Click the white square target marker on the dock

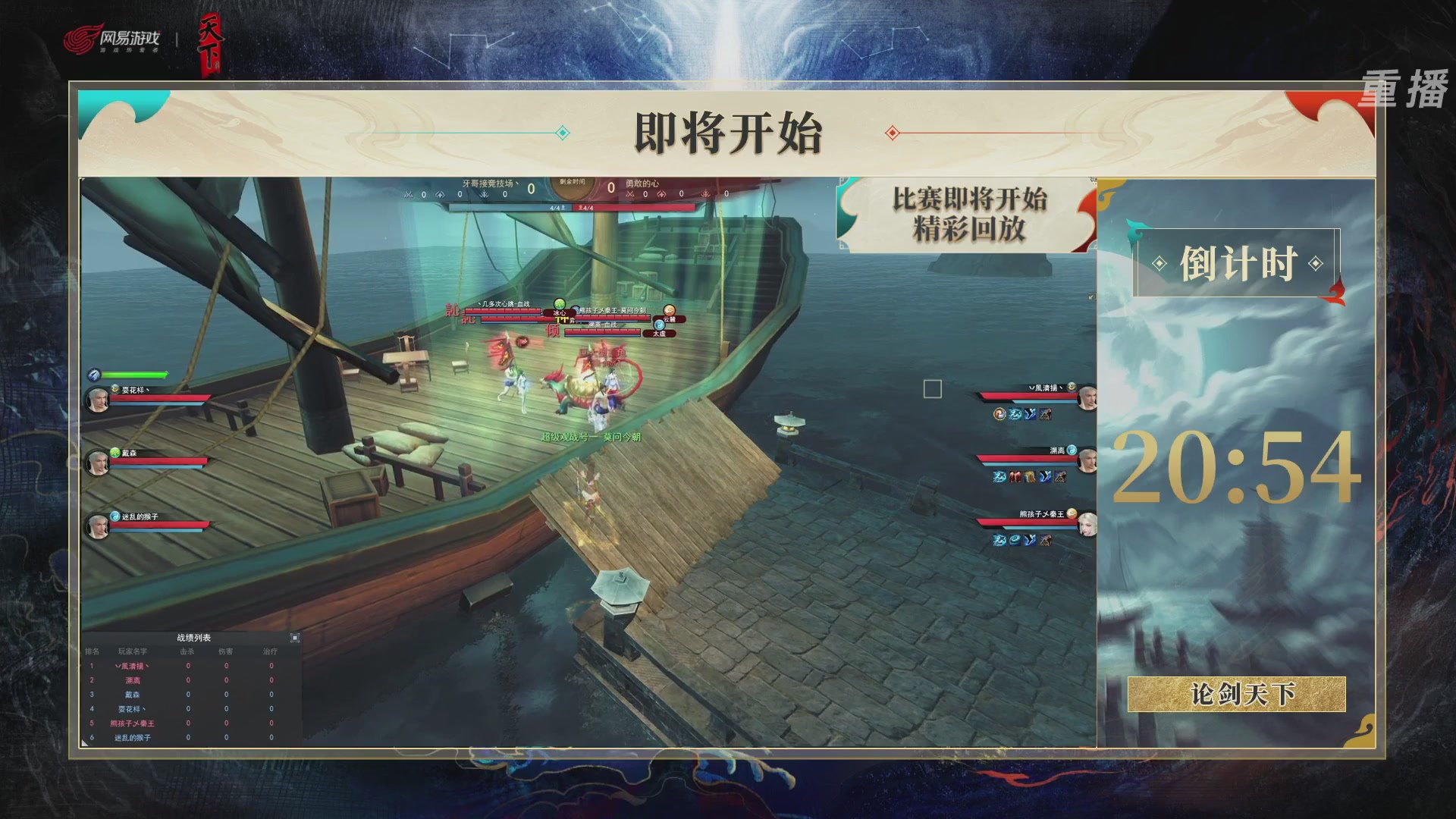click(x=931, y=389)
